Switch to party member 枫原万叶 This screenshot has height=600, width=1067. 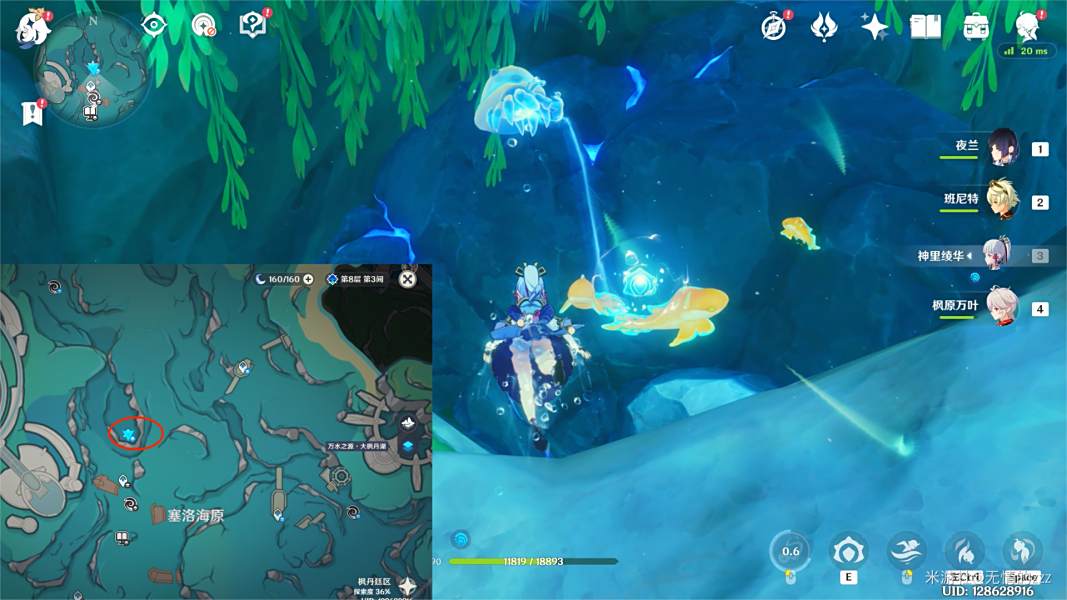(1001, 307)
